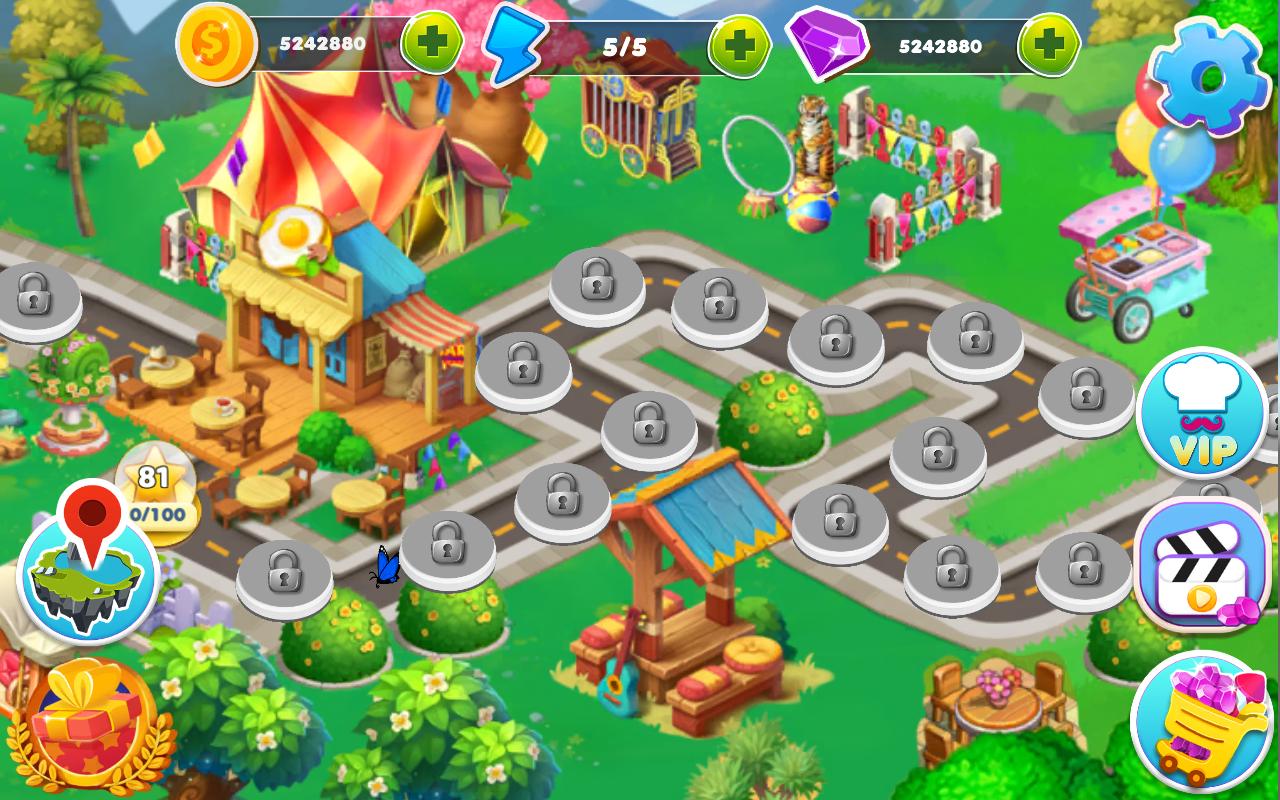Image resolution: width=1280 pixels, height=800 pixels.
Task: Add more gold coins with plus button
Action: pos(432,44)
